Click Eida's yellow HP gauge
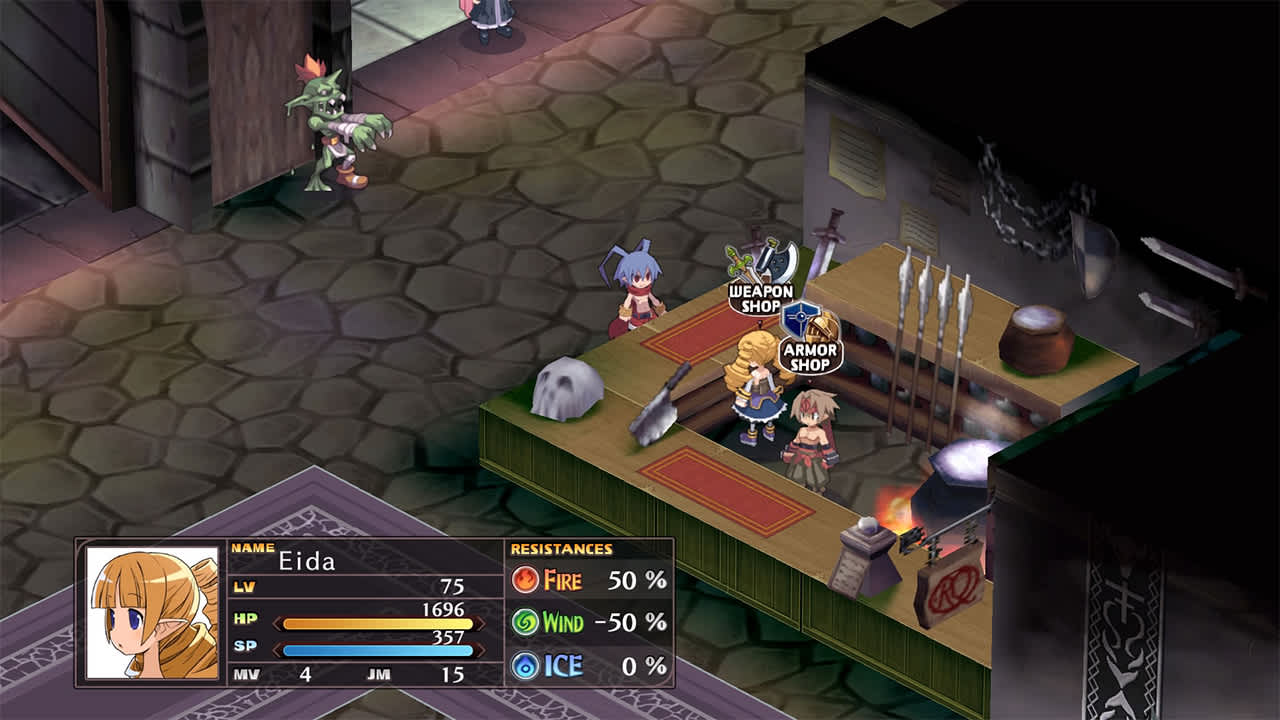Image resolution: width=1280 pixels, height=720 pixels. 375,622
